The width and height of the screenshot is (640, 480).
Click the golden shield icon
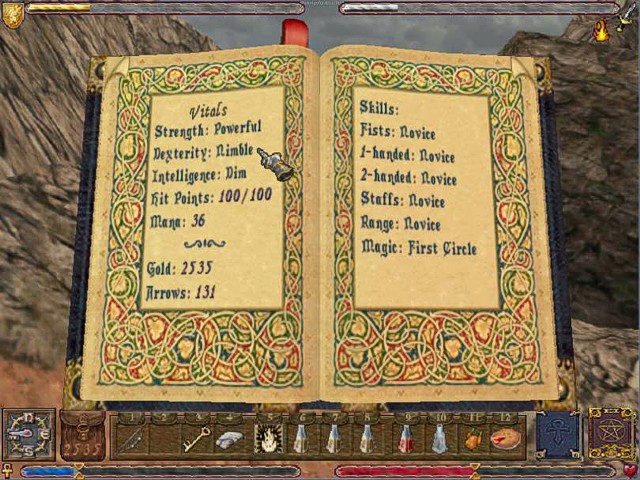point(13,13)
